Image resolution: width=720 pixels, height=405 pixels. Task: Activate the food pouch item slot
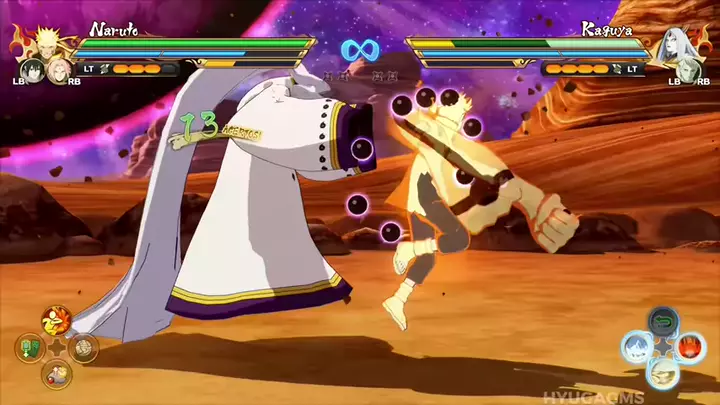56,376
